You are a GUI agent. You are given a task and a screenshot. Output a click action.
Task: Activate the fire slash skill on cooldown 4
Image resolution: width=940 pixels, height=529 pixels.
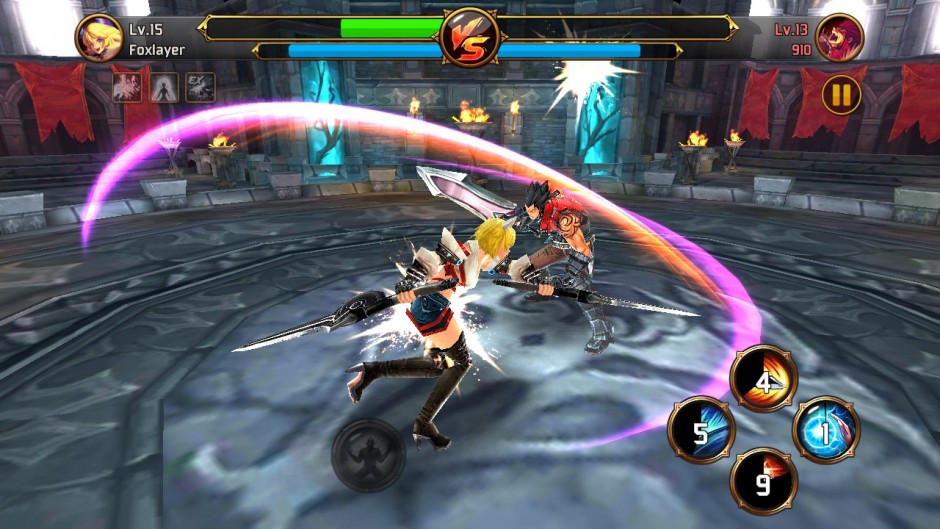coord(763,378)
